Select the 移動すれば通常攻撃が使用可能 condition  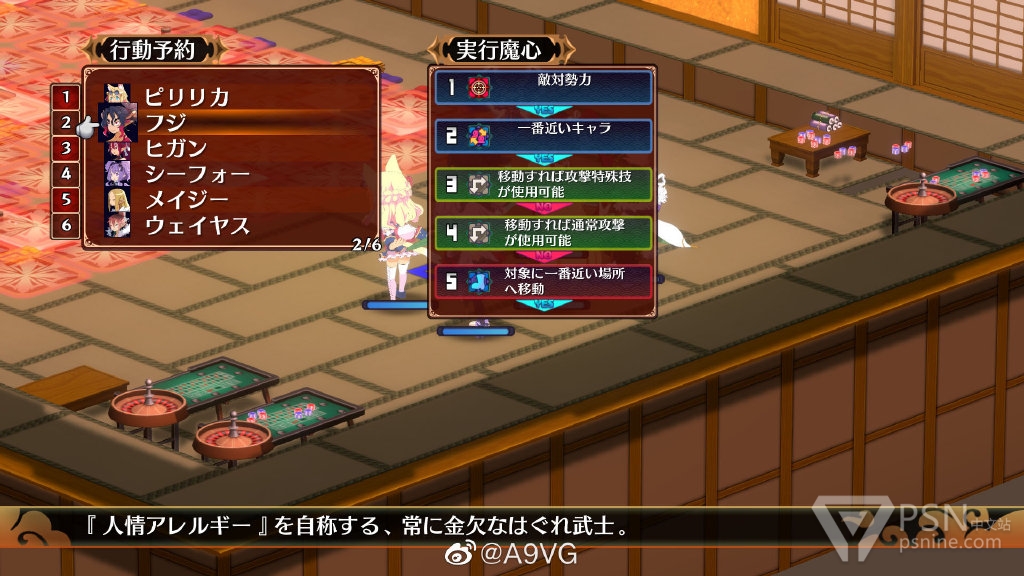pyautogui.click(x=543, y=232)
